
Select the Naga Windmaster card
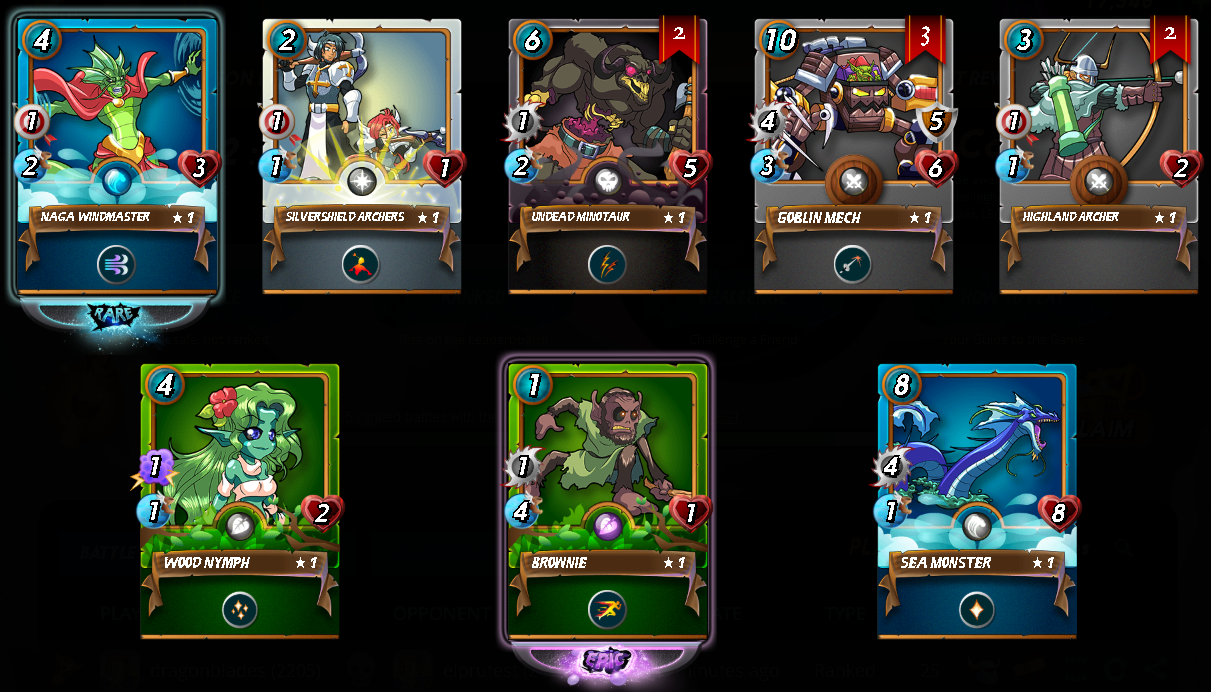point(117,130)
